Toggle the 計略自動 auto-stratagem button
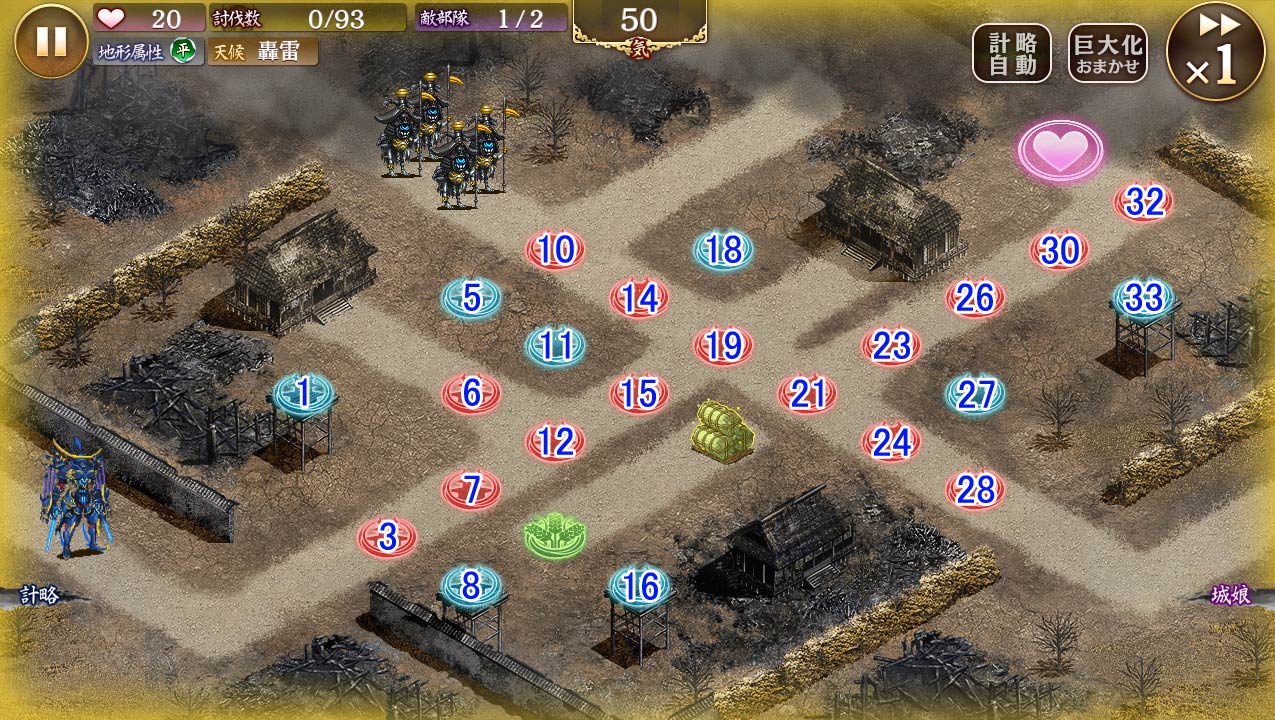1275x720 pixels. (x=1011, y=53)
